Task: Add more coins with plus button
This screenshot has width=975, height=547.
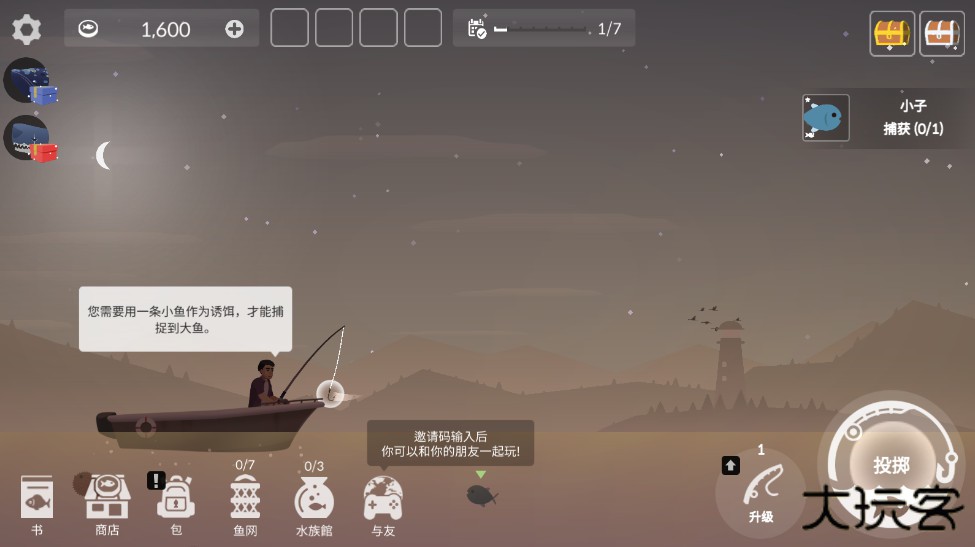Action: point(234,29)
